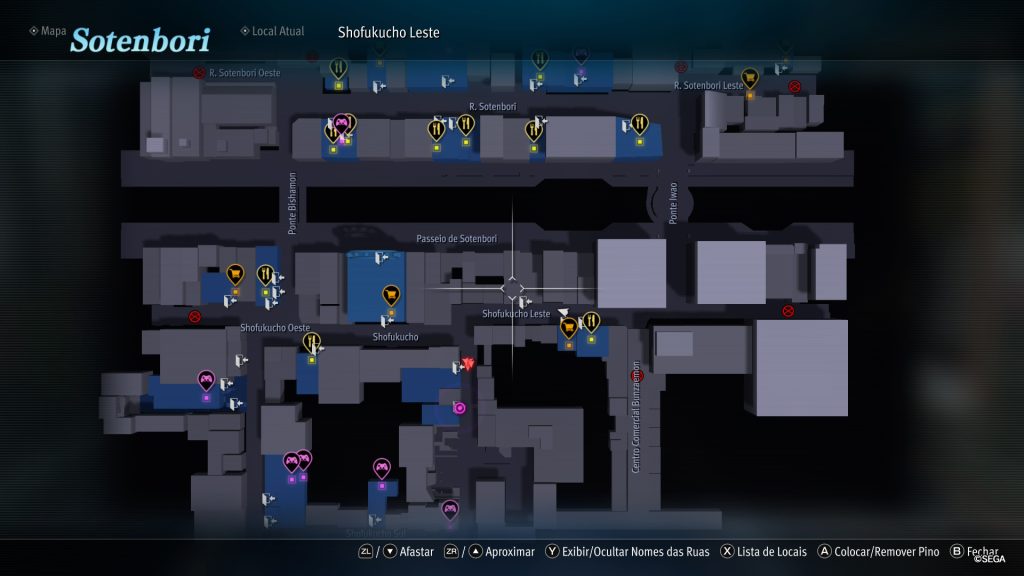Click the red no-entry marker on Centro Comercial Bunzaemon

[639, 376]
